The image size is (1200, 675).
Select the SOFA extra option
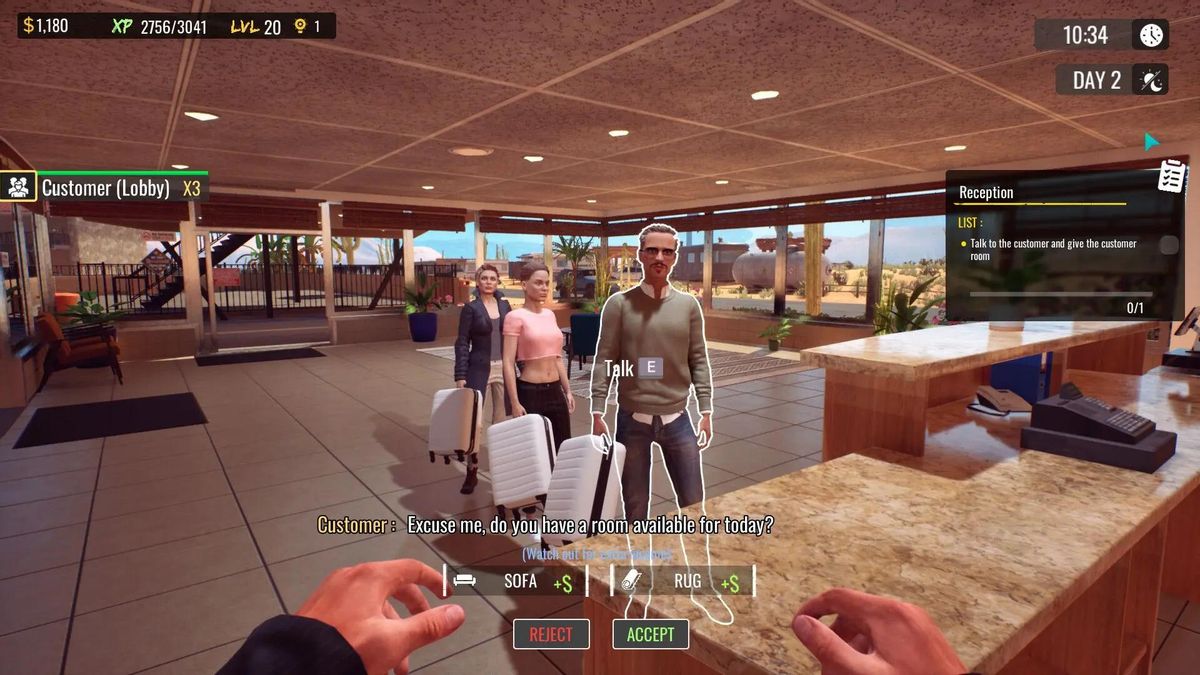click(x=515, y=581)
